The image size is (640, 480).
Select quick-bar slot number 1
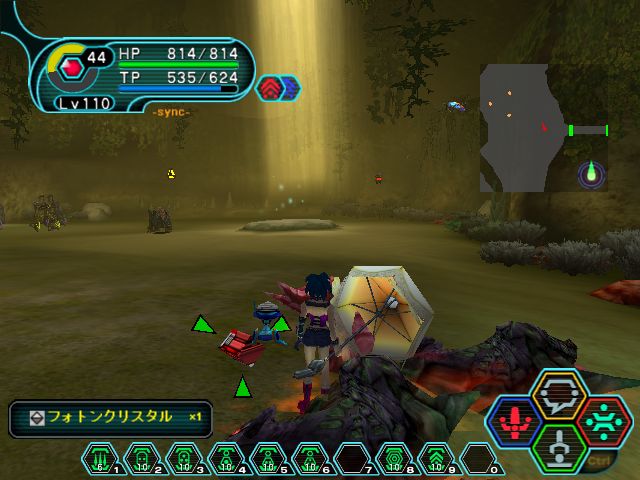pyautogui.click(x=101, y=458)
